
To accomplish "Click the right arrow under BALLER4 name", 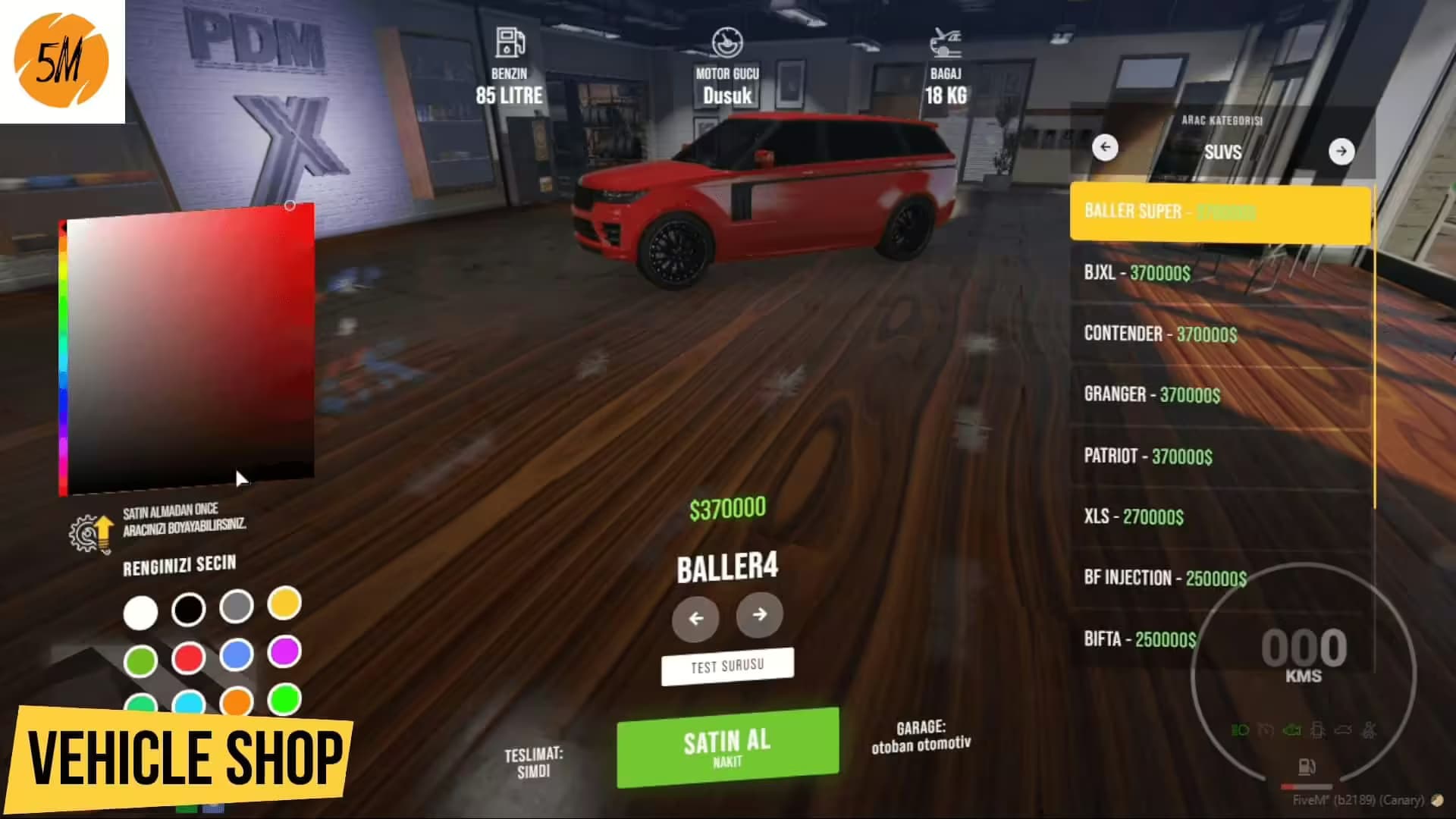I will [x=759, y=616].
